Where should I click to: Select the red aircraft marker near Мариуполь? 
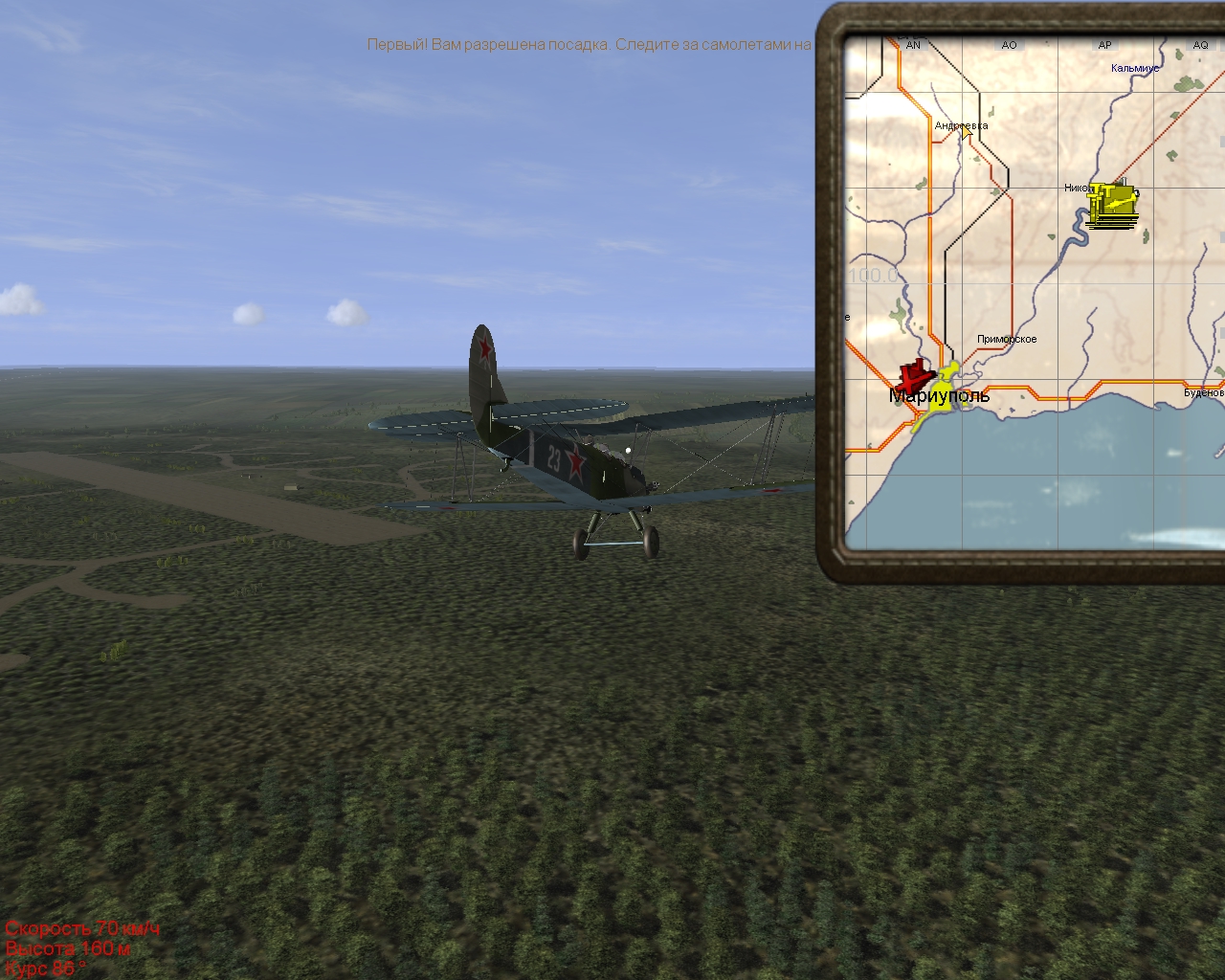[x=915, y=376]
